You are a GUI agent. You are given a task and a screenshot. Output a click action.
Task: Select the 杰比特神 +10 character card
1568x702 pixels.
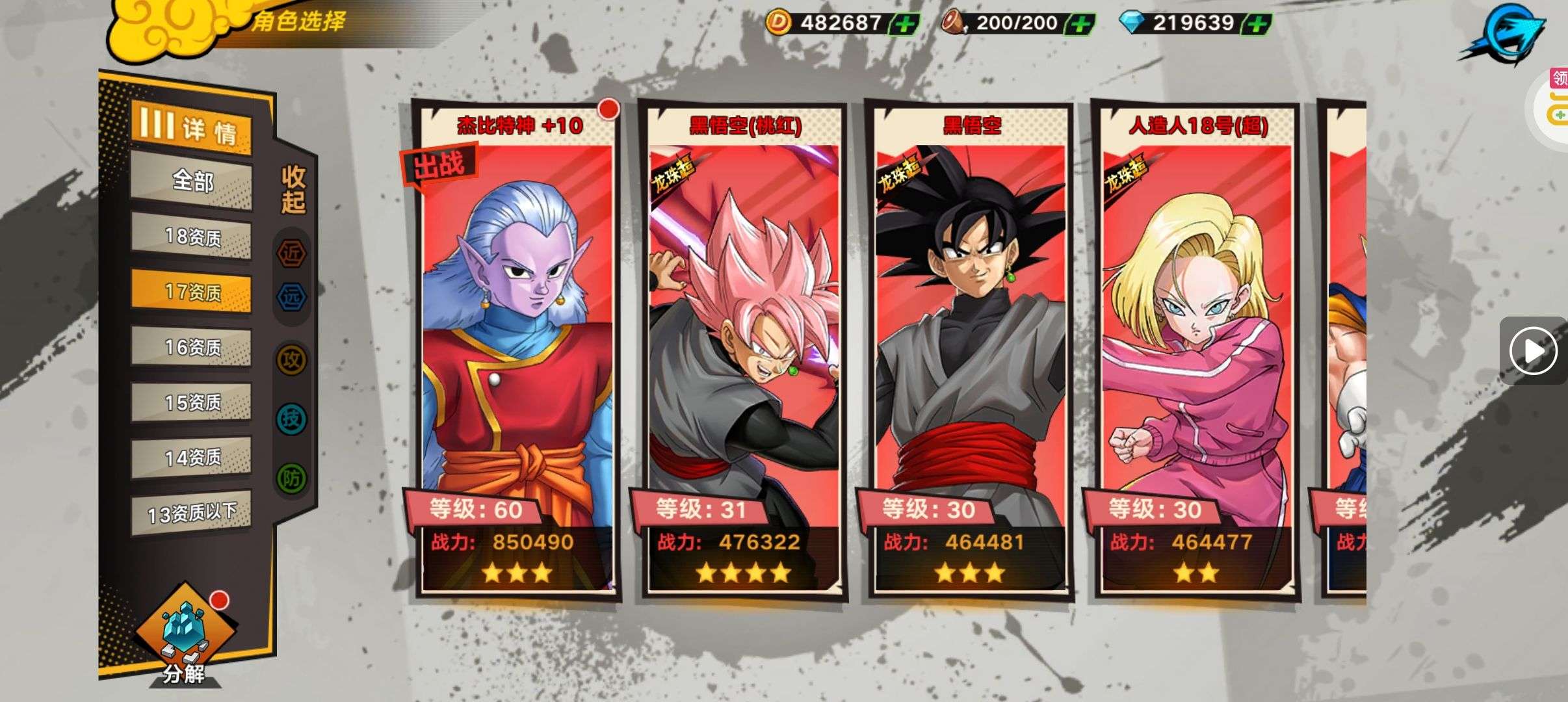pos(517,351)
